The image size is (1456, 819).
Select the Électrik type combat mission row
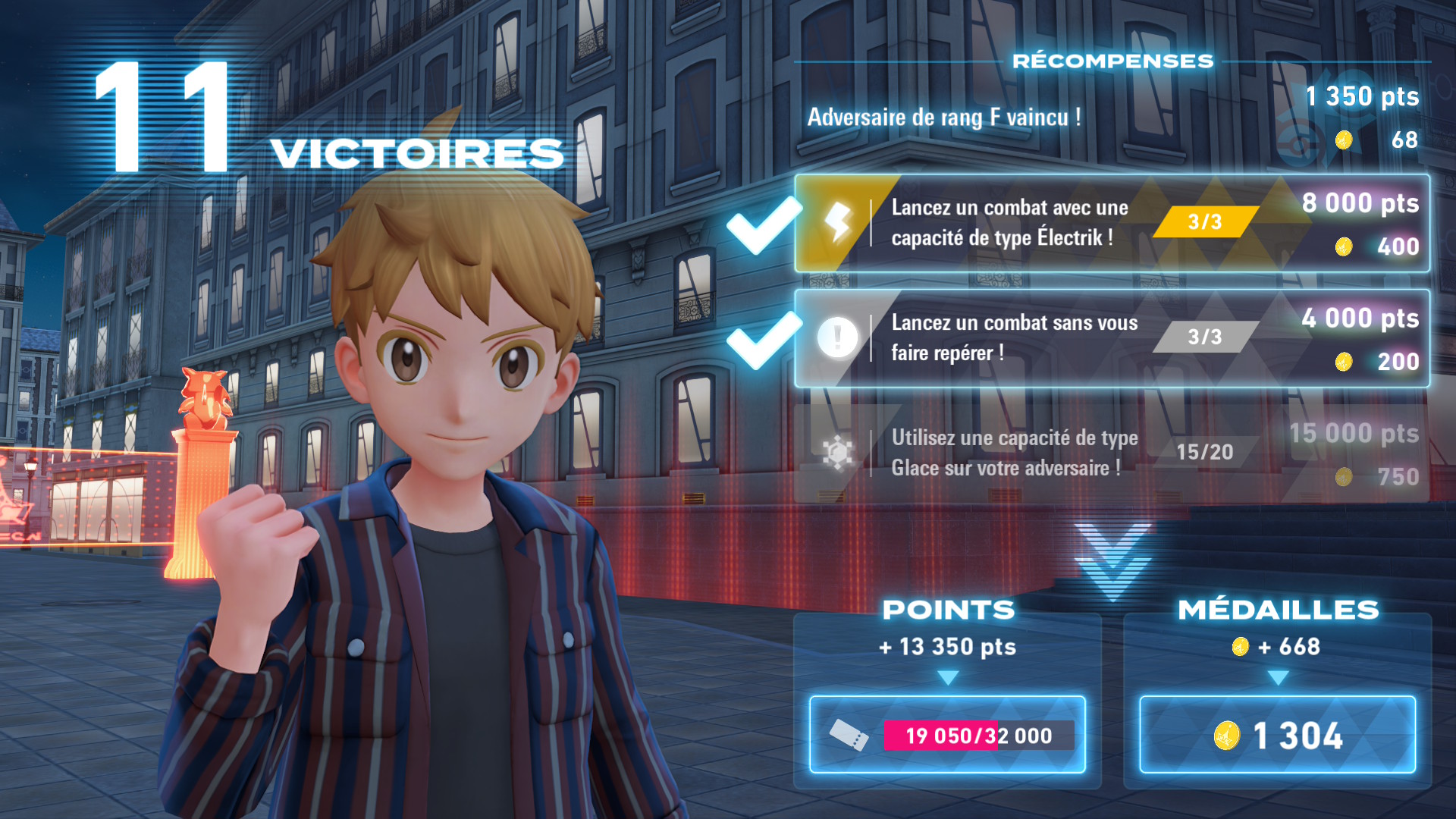[x=1112, y=223]
